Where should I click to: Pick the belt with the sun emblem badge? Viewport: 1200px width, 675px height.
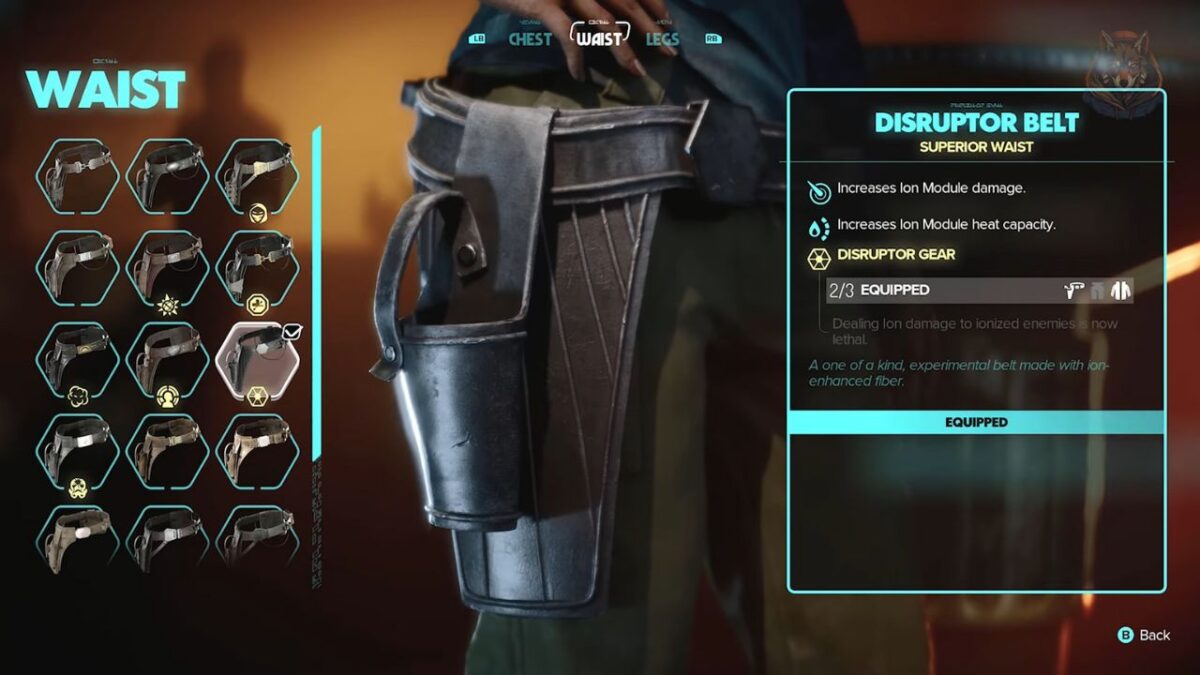(x=168, y=268)
